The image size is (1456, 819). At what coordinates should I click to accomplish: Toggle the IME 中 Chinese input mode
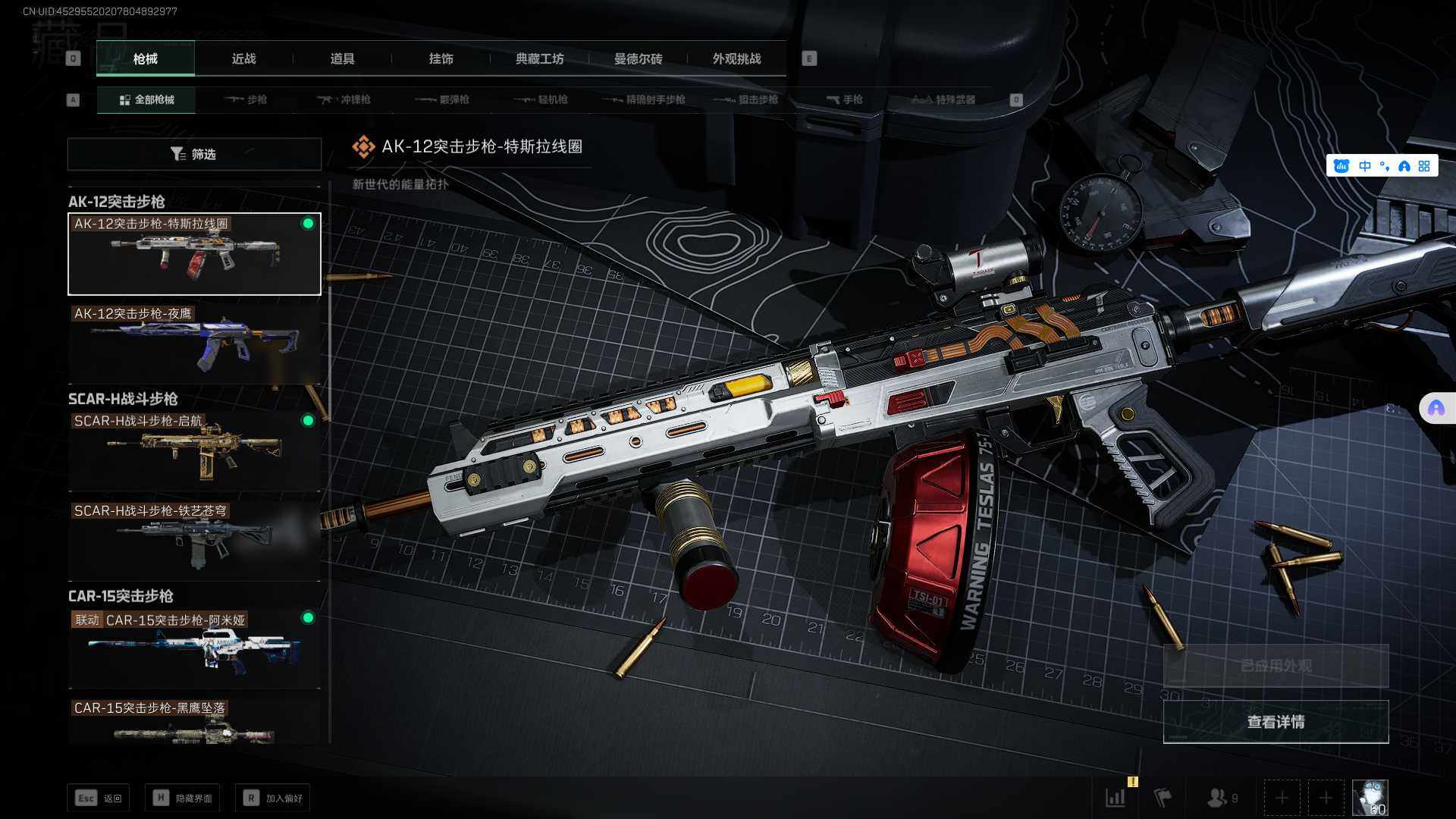tap(1365, 166)
